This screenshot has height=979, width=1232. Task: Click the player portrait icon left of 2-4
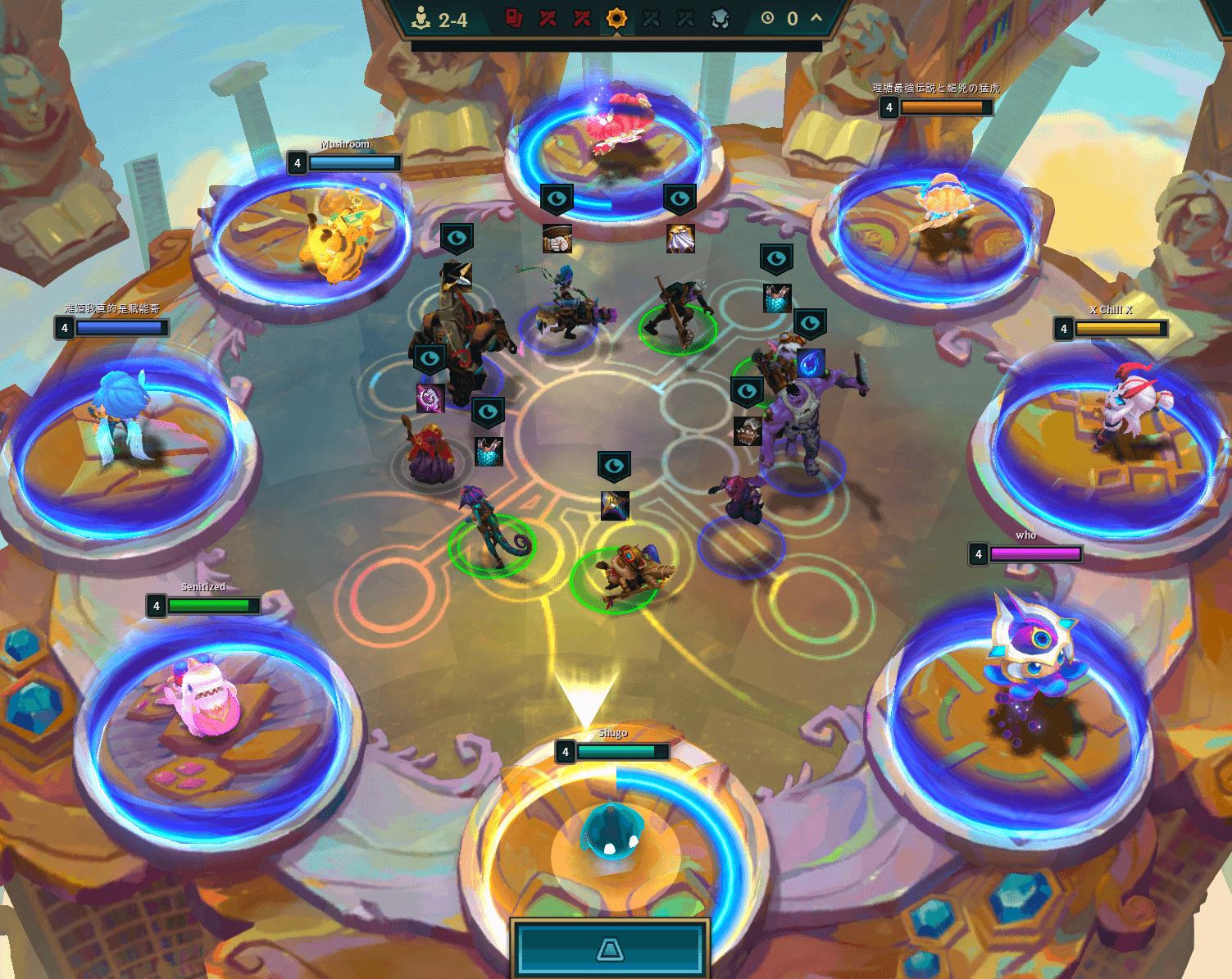[421, 18]
